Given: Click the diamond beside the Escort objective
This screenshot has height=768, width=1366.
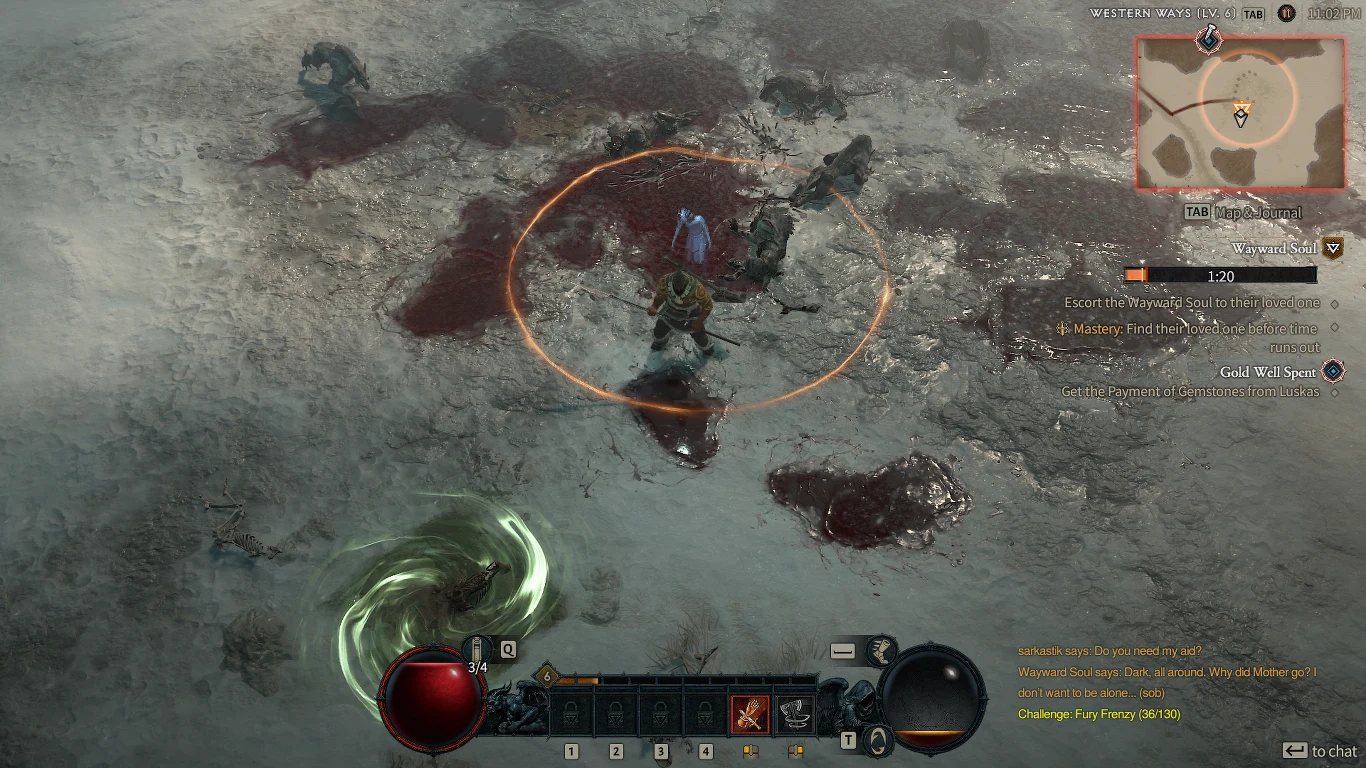Looking at the screenshot, I should (1334, 303).
